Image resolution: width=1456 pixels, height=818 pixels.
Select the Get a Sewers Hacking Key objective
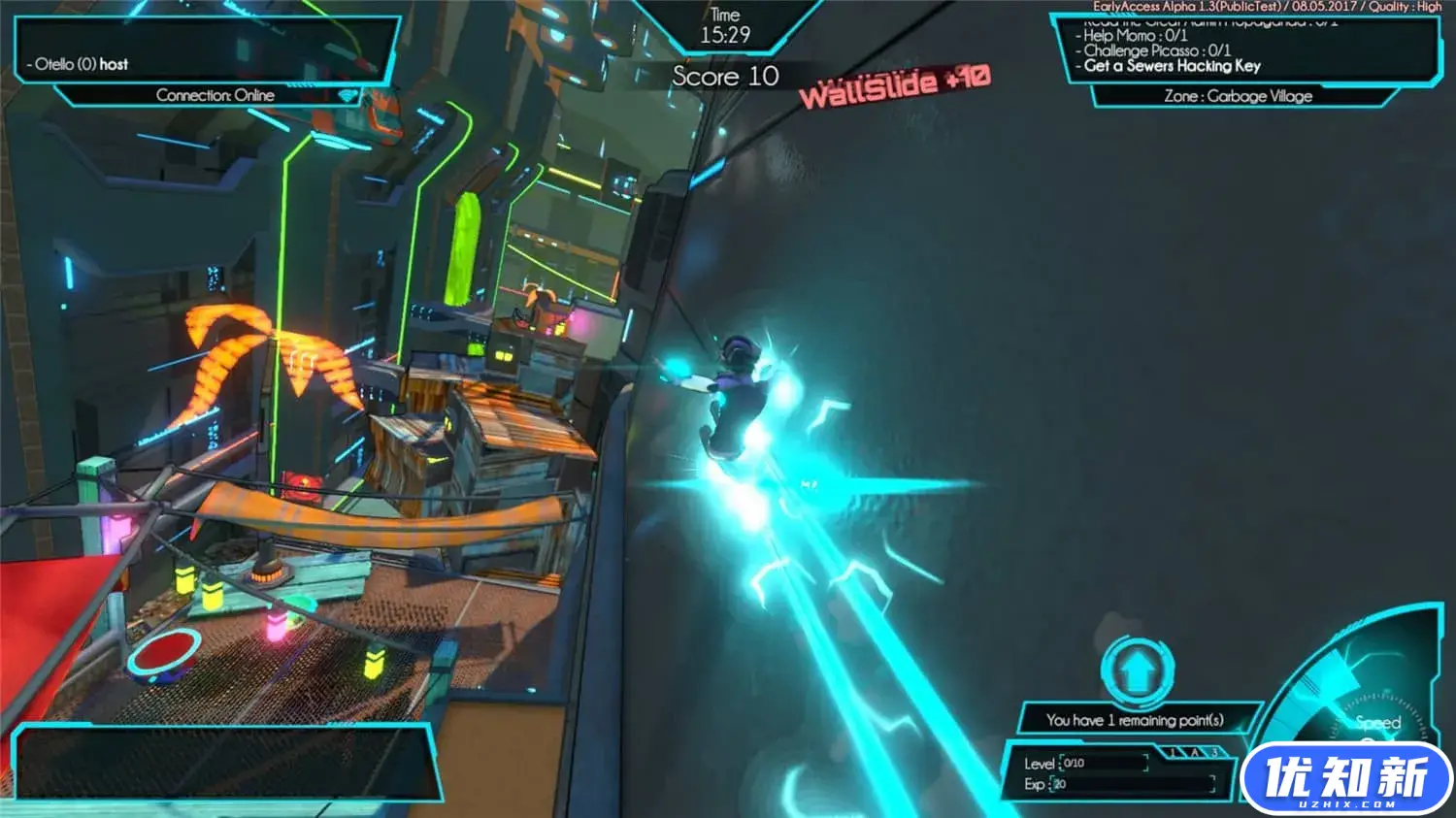pos(1172,66)
